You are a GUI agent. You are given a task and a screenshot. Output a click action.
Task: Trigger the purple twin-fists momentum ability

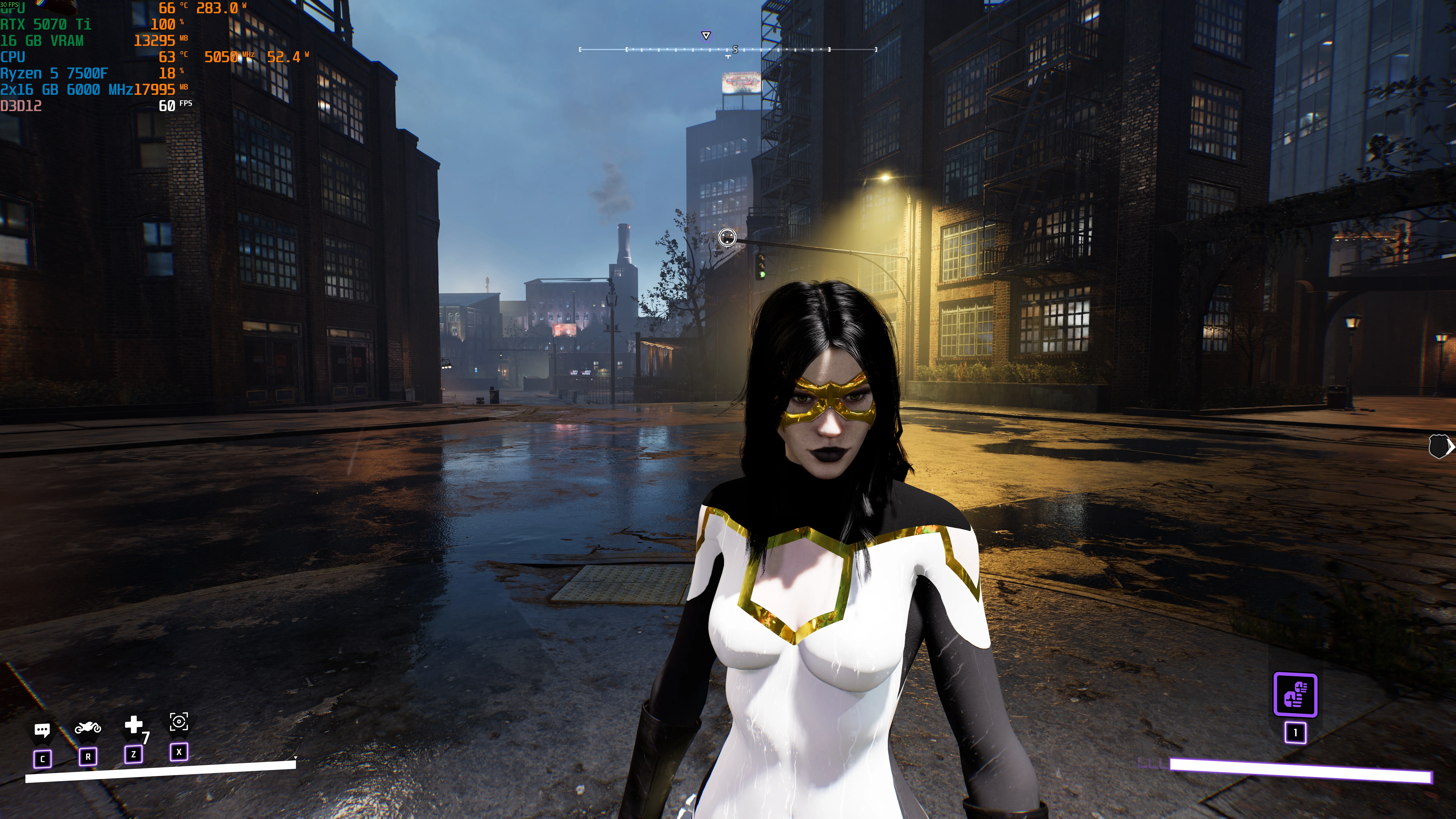1295,695
